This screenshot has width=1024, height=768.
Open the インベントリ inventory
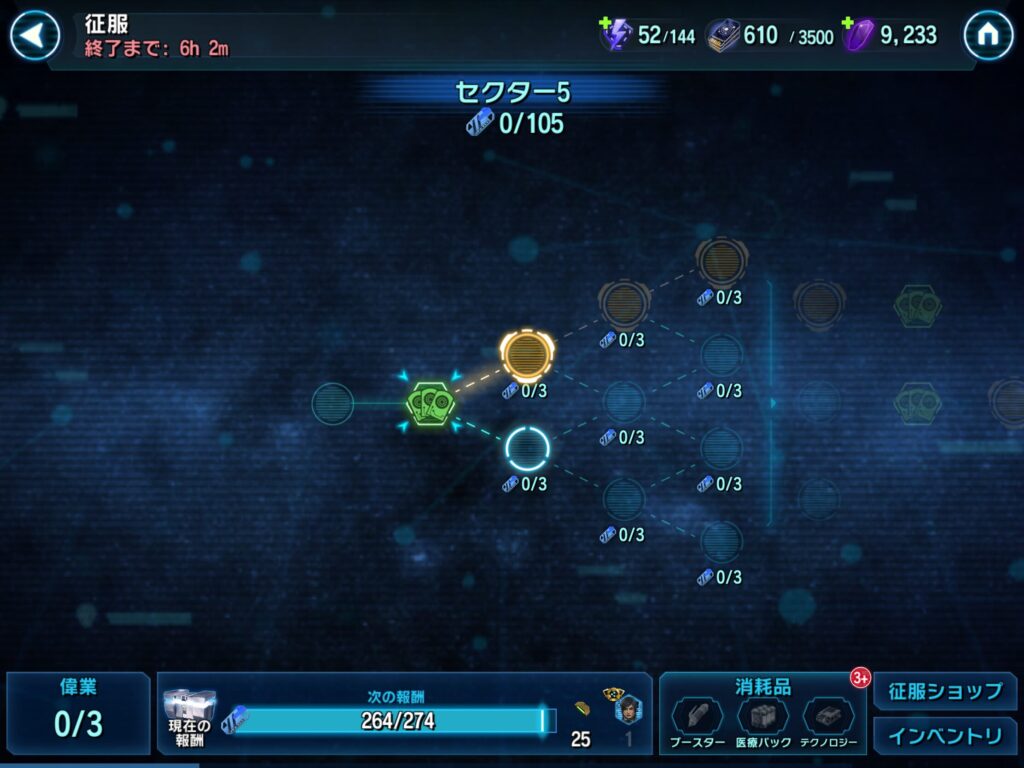pos(944,736)
